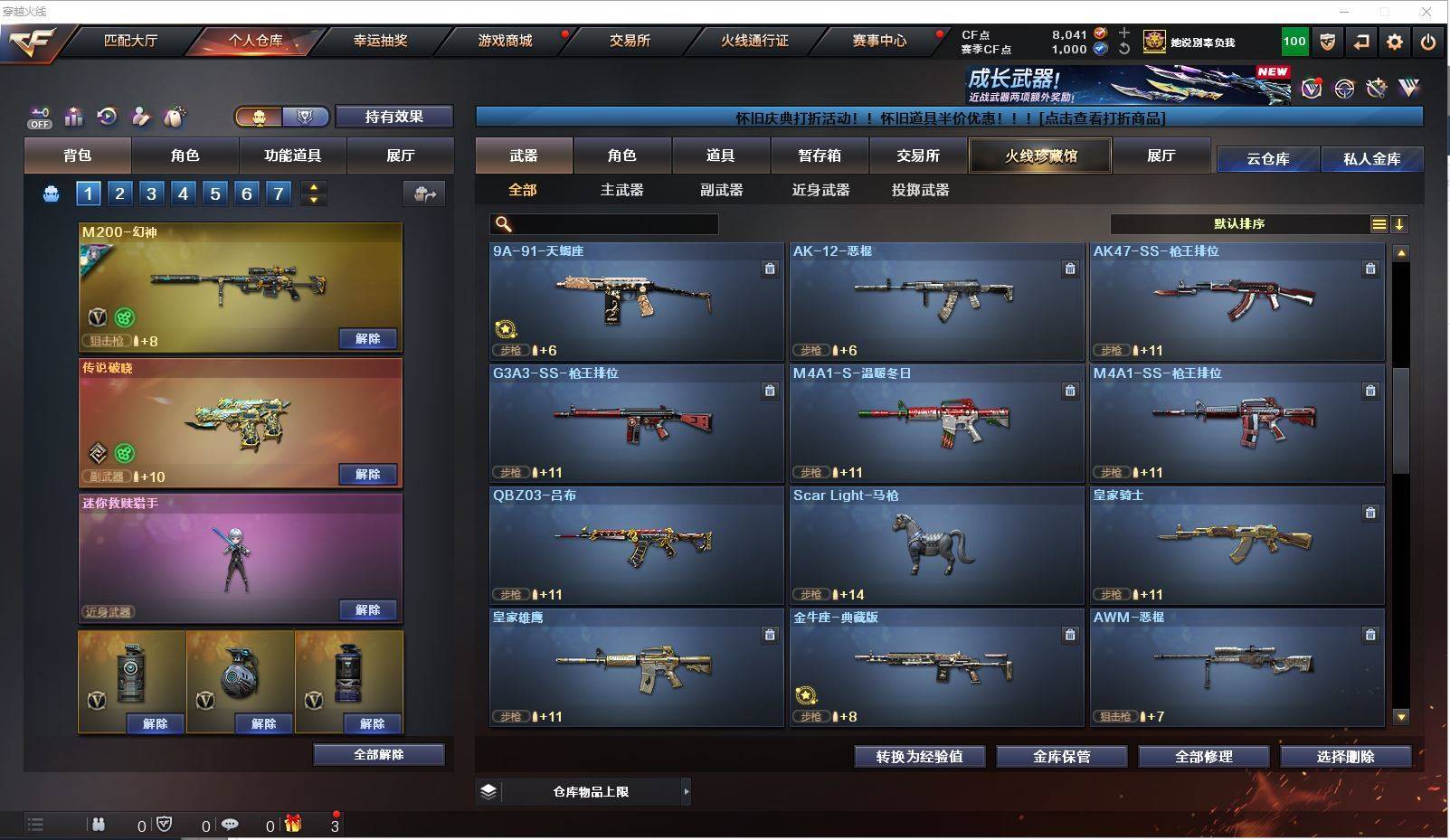Click 全部解除 to unequip everything
1450x840 pixels.
379,754
